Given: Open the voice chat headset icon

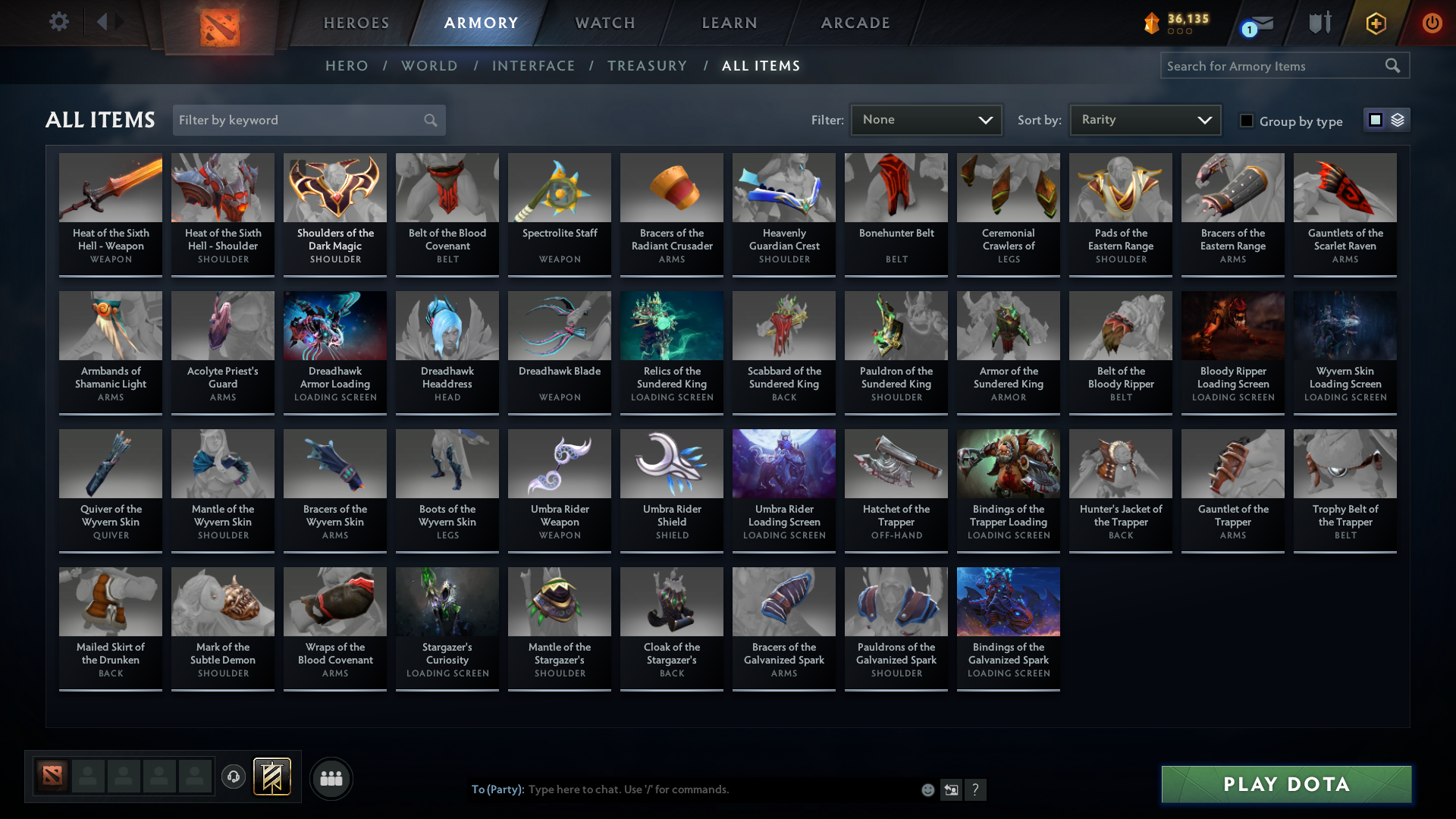Looking at the screenshot, I should click(x=234, y=777).
